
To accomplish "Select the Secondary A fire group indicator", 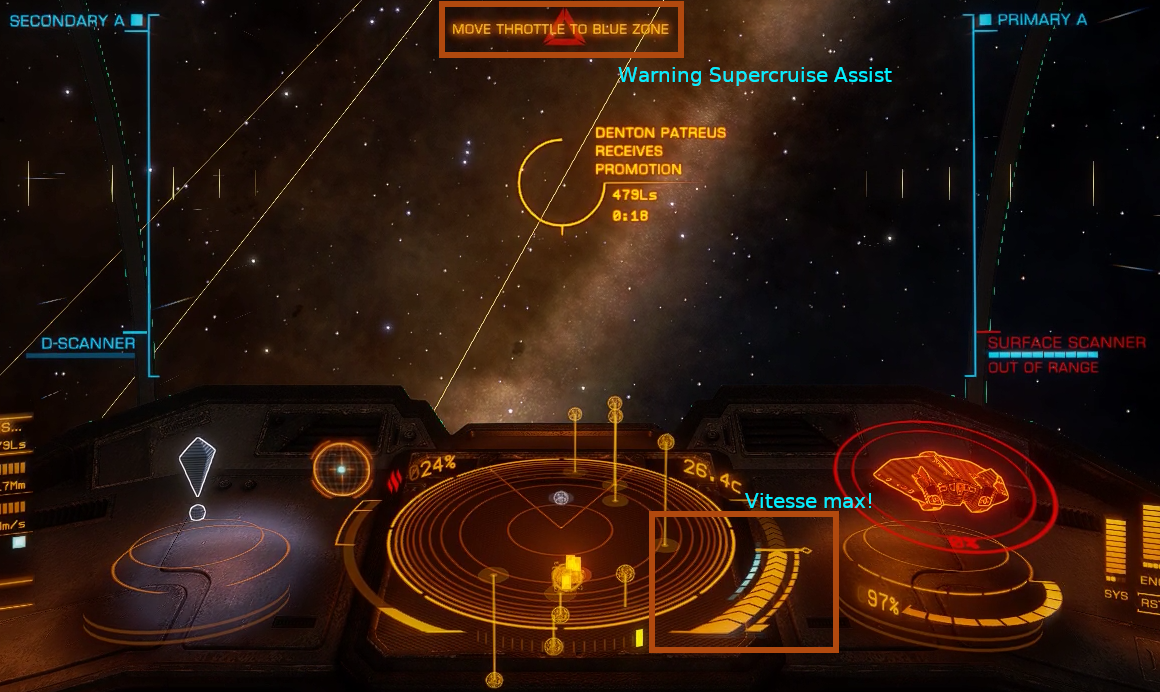I will point(68,20).
